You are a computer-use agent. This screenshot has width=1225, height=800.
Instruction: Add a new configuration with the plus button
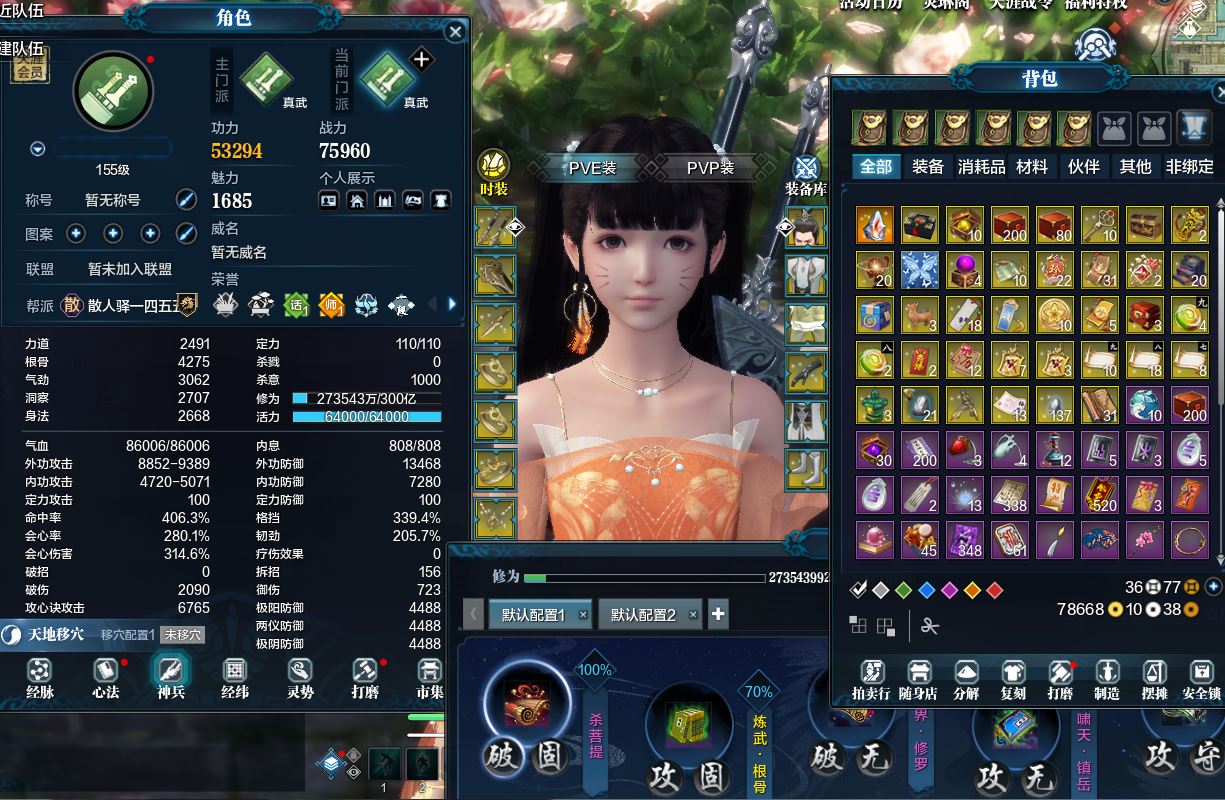click(717, 614)
